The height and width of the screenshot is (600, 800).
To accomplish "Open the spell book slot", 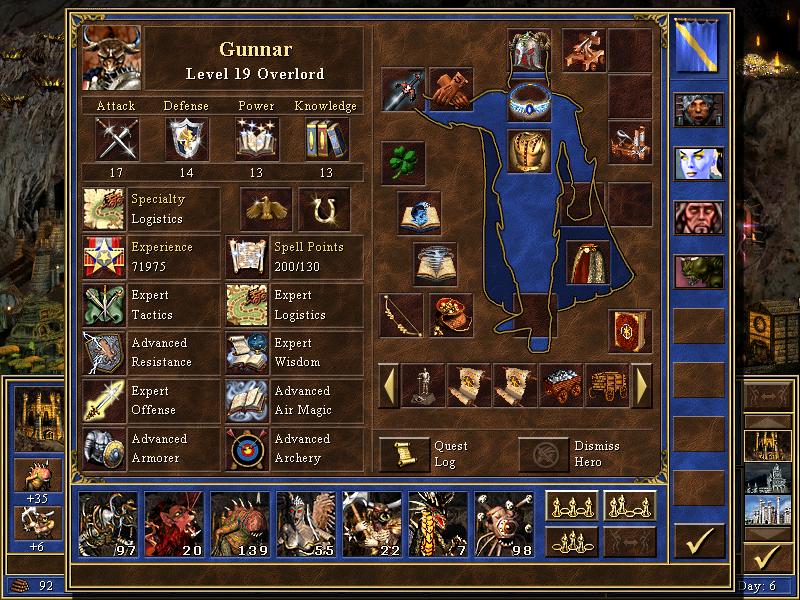I will click(x=630, y=331).
